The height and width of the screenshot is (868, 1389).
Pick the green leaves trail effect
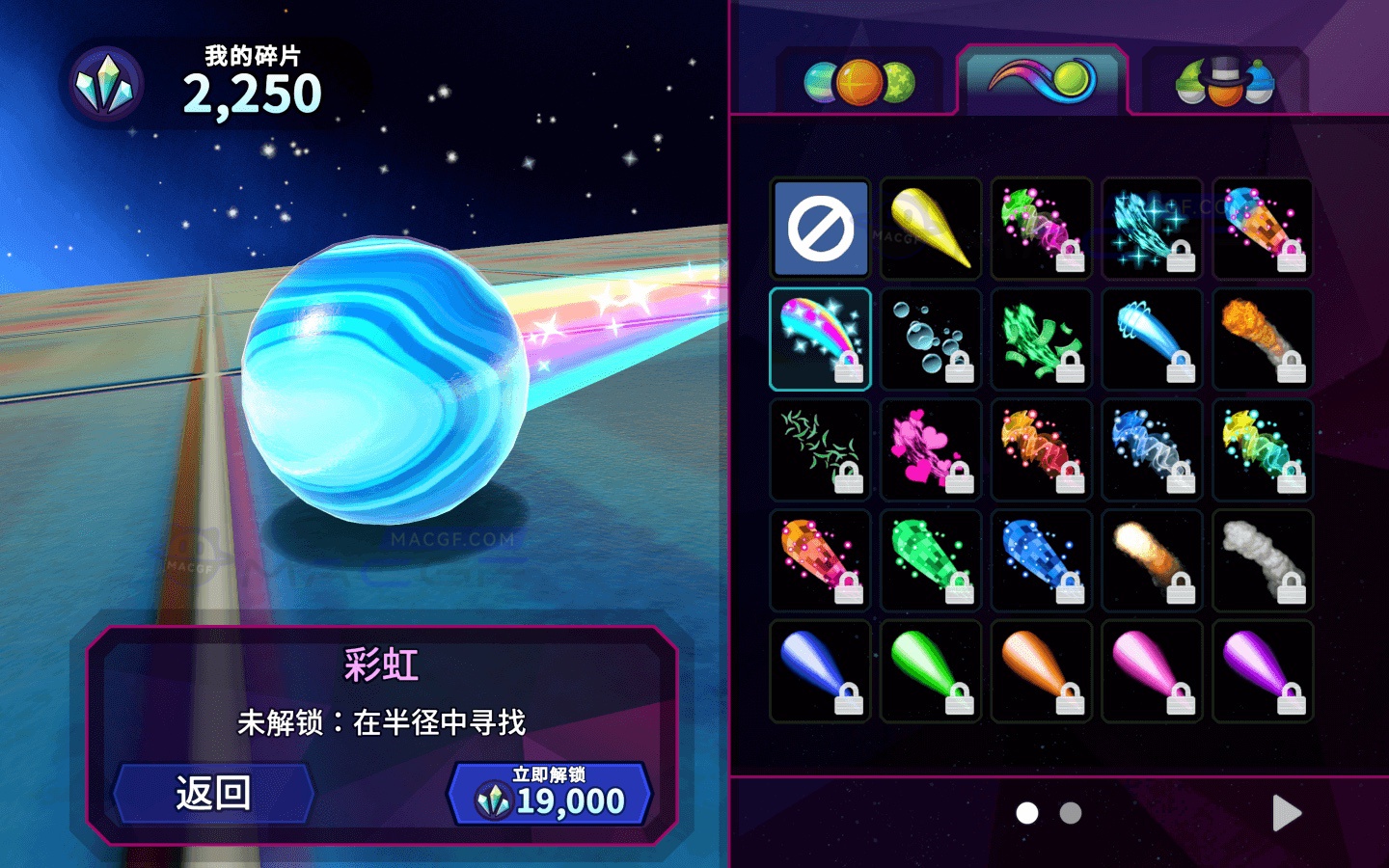click(820, 449)
